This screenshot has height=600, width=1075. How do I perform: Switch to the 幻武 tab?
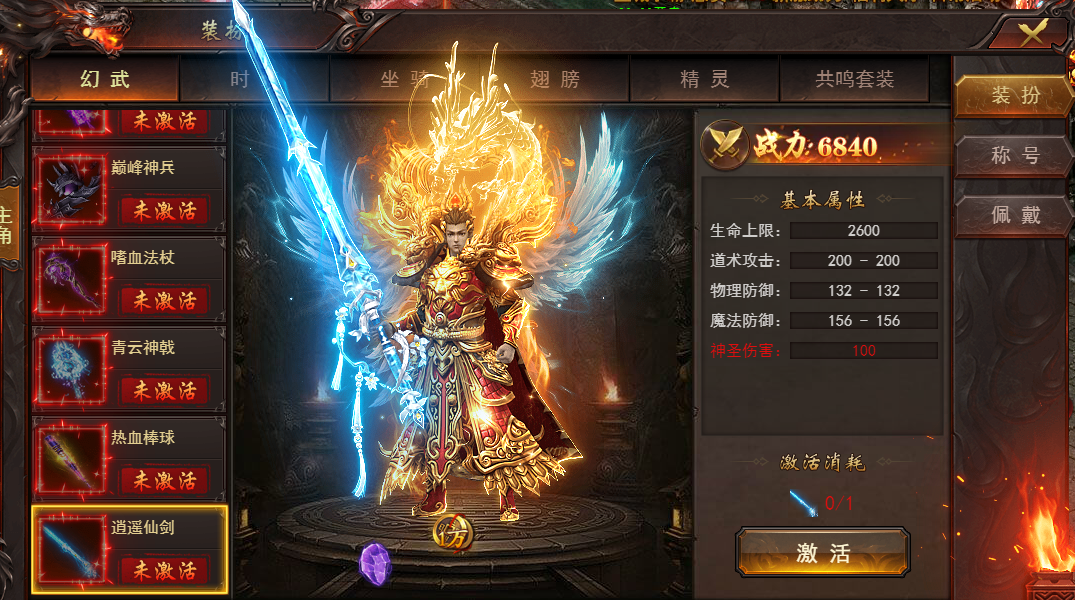(104, 79)
